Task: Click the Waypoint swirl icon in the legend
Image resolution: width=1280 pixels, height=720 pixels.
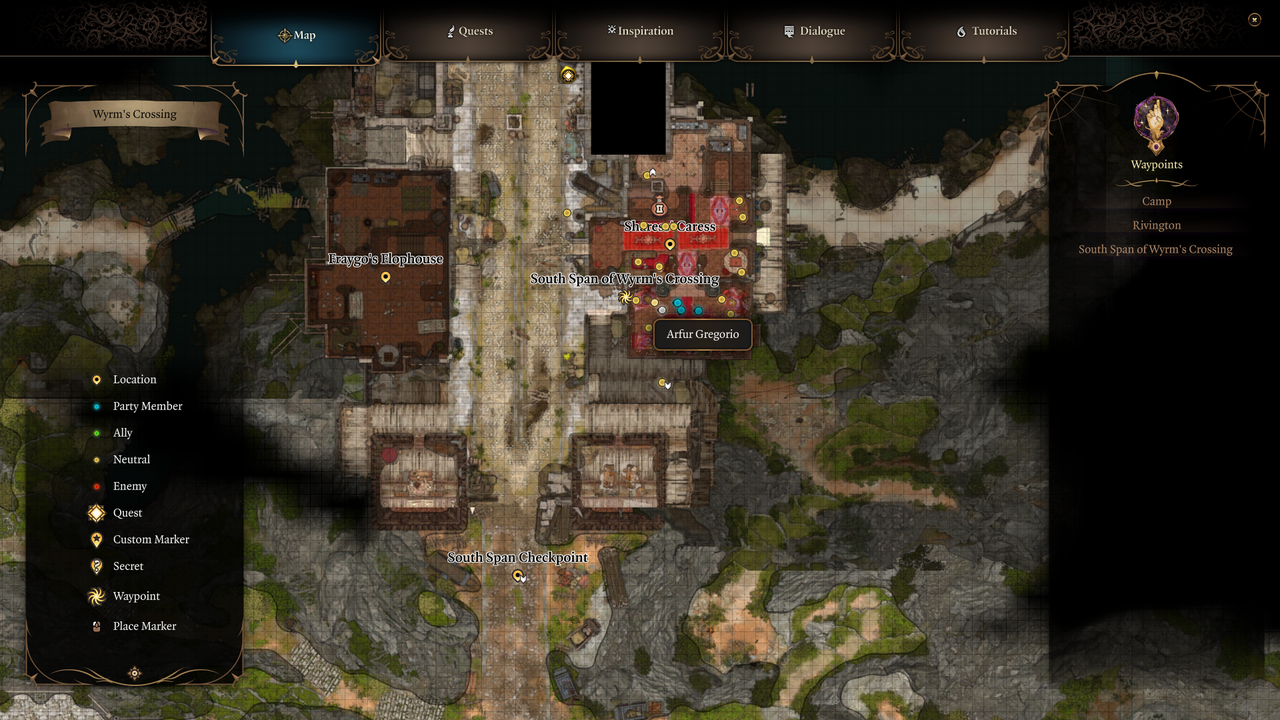Action: click(x=96, y=596)
